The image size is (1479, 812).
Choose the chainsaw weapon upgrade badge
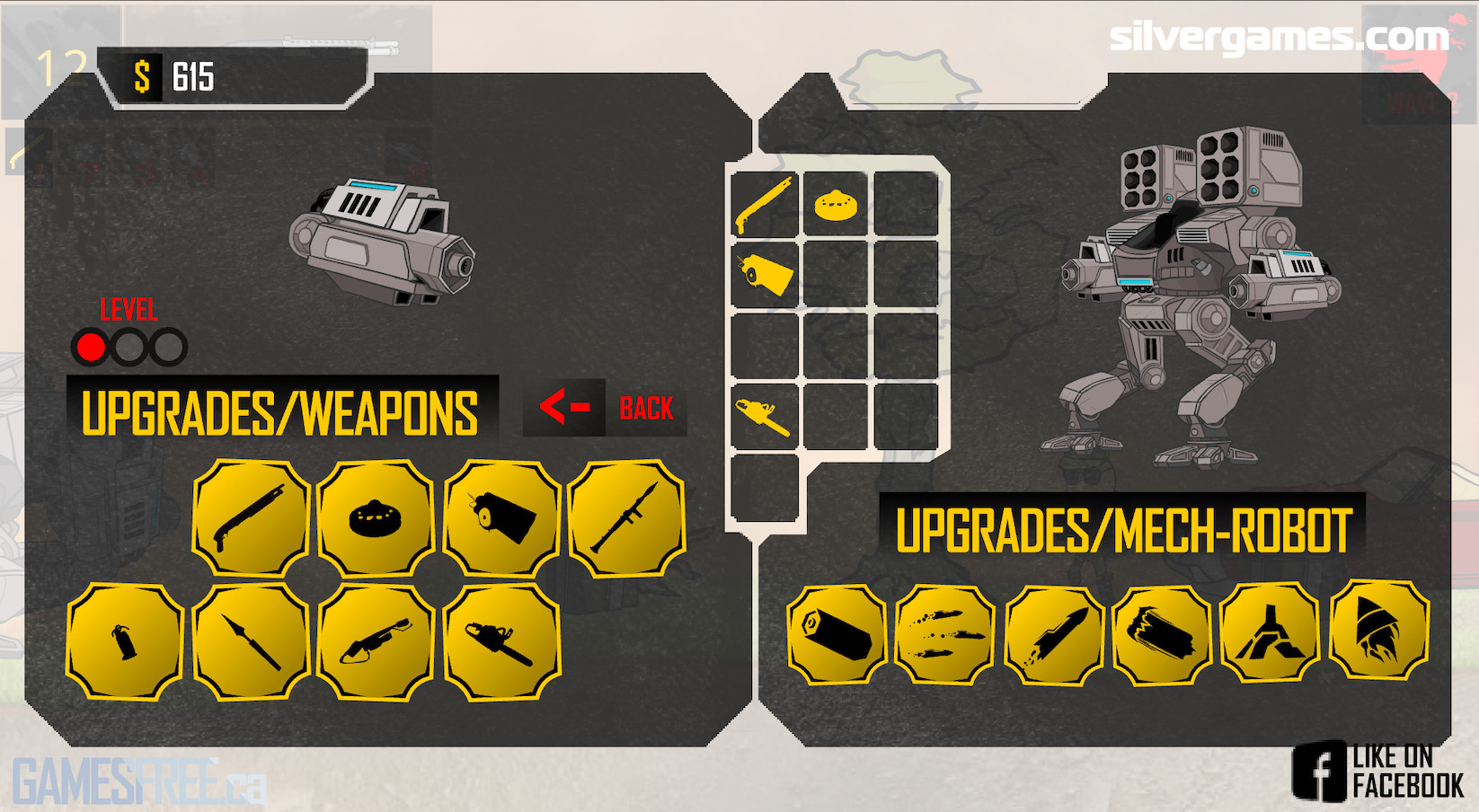pyautogui.click(x=501, y=641)
